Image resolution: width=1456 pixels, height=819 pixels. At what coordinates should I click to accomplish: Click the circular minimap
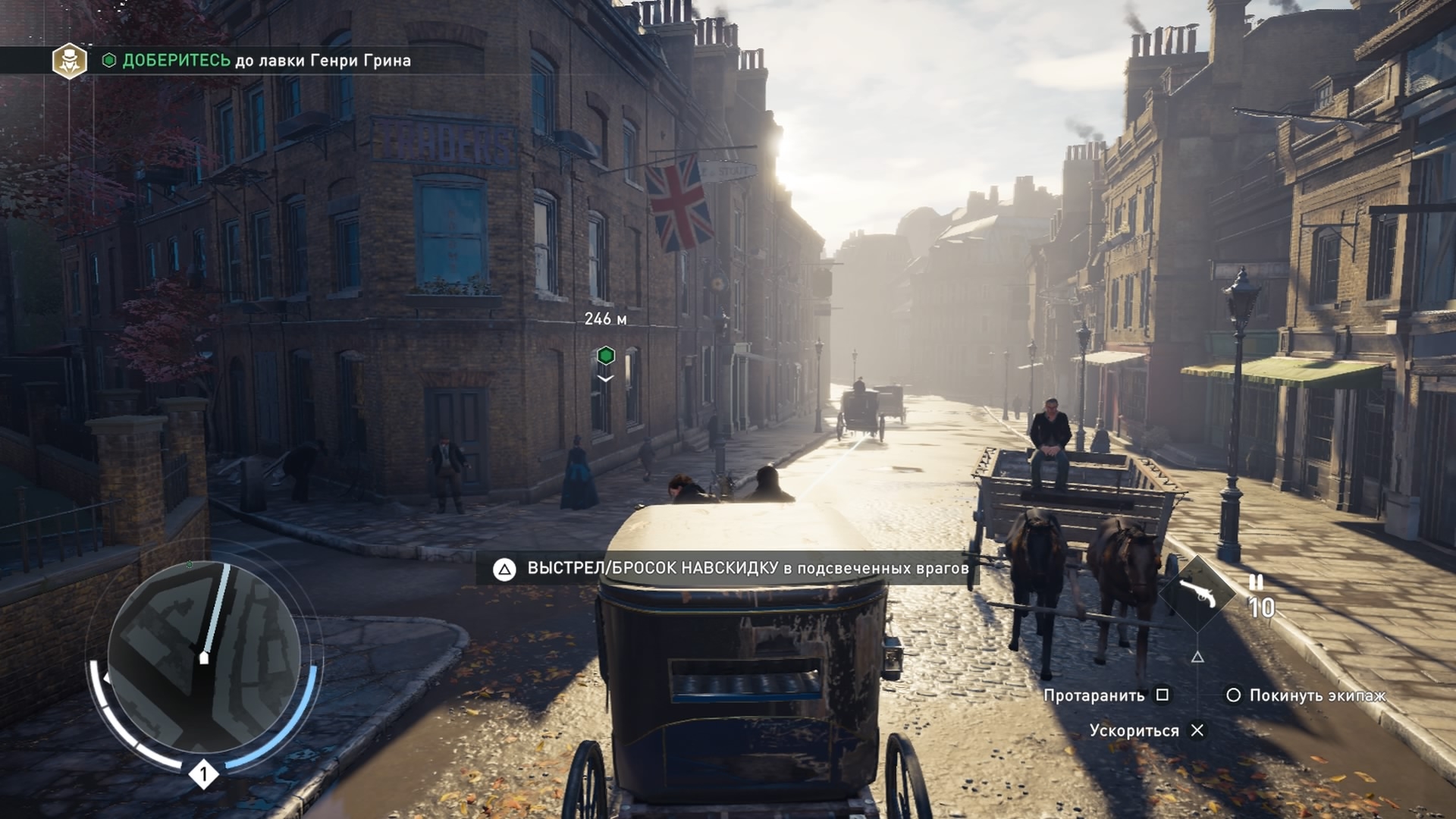coord(204,657)
